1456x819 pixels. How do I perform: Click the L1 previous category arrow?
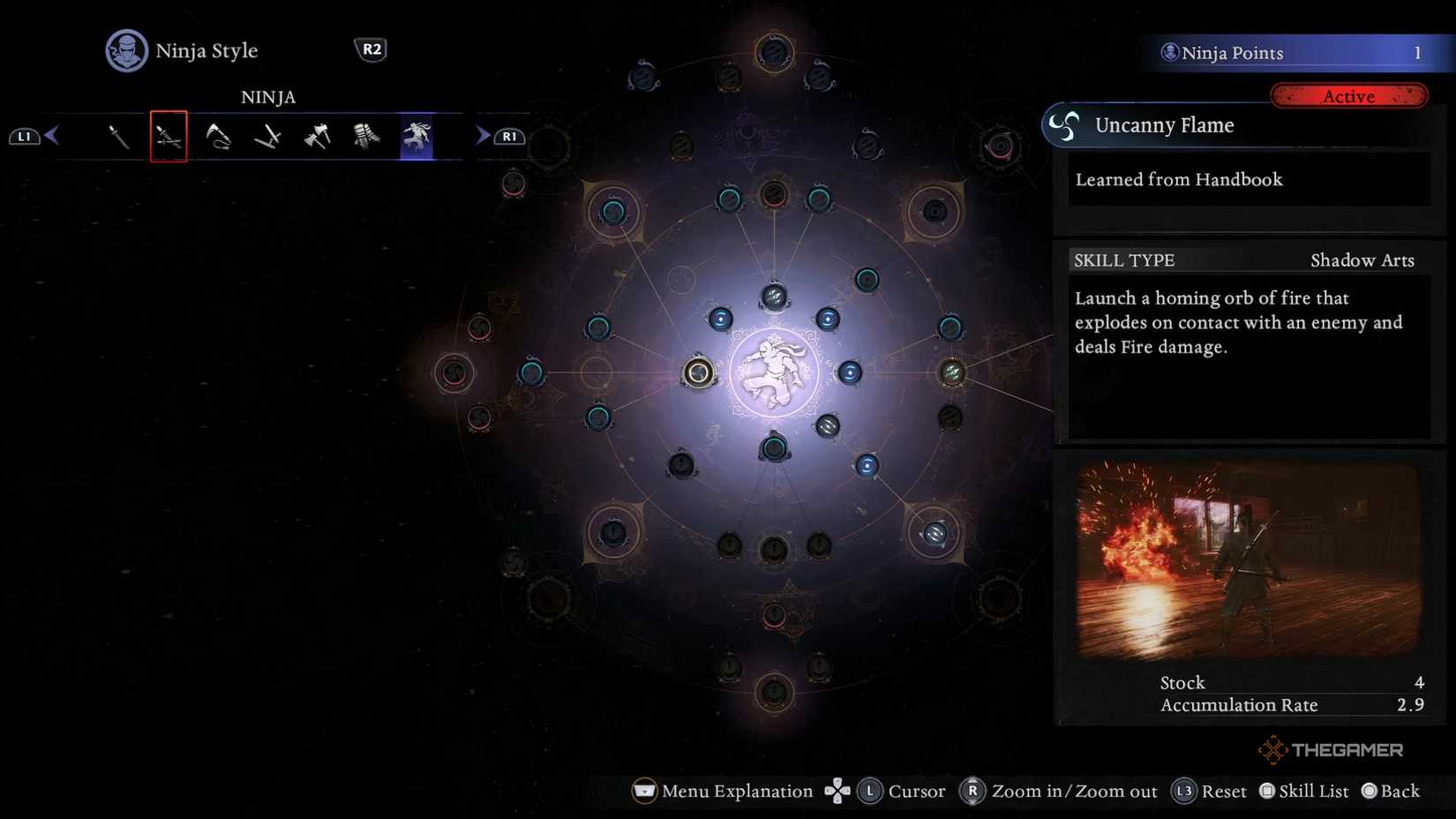click(25, 136)
